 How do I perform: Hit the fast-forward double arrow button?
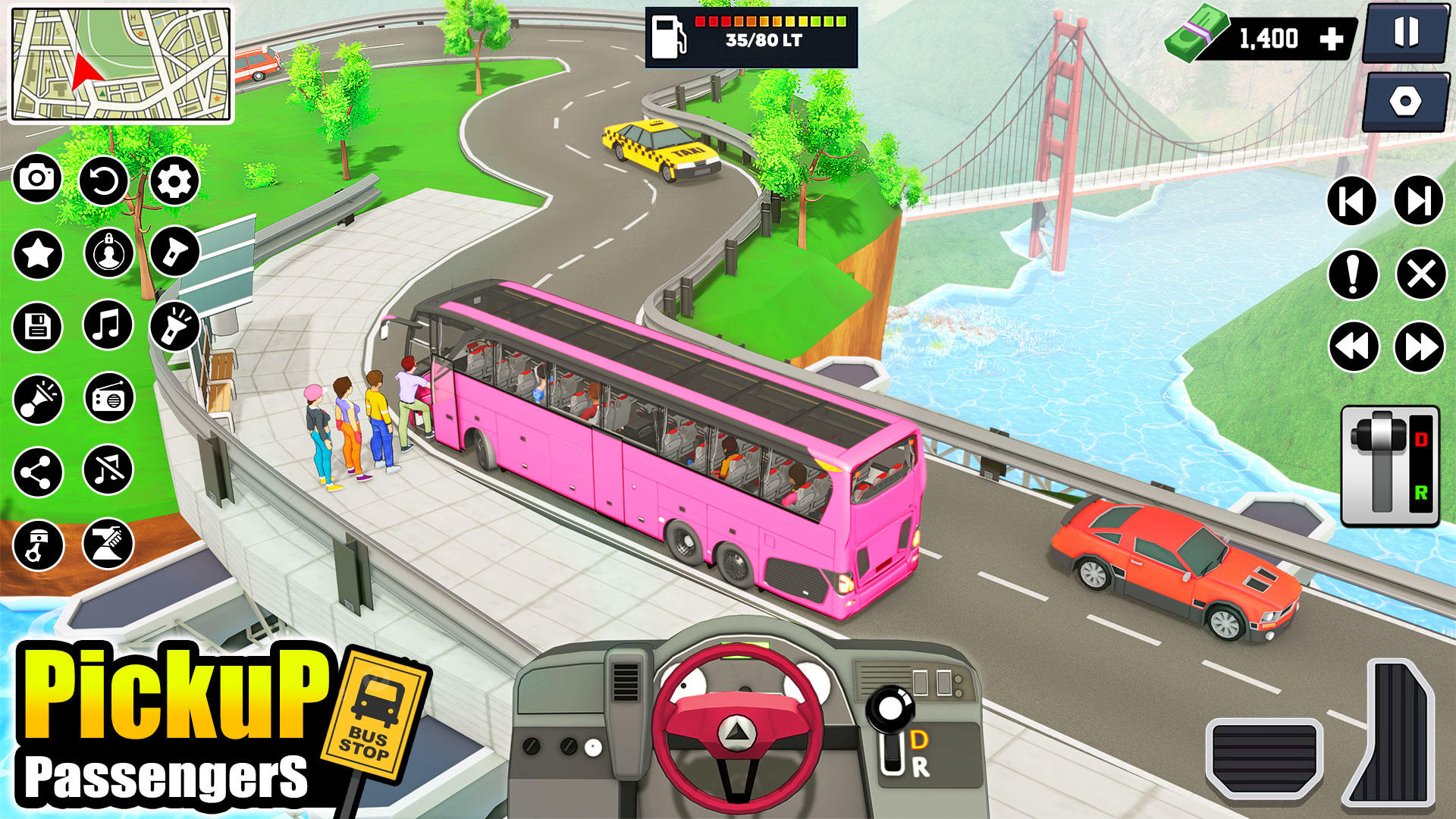click(1419, 347)
